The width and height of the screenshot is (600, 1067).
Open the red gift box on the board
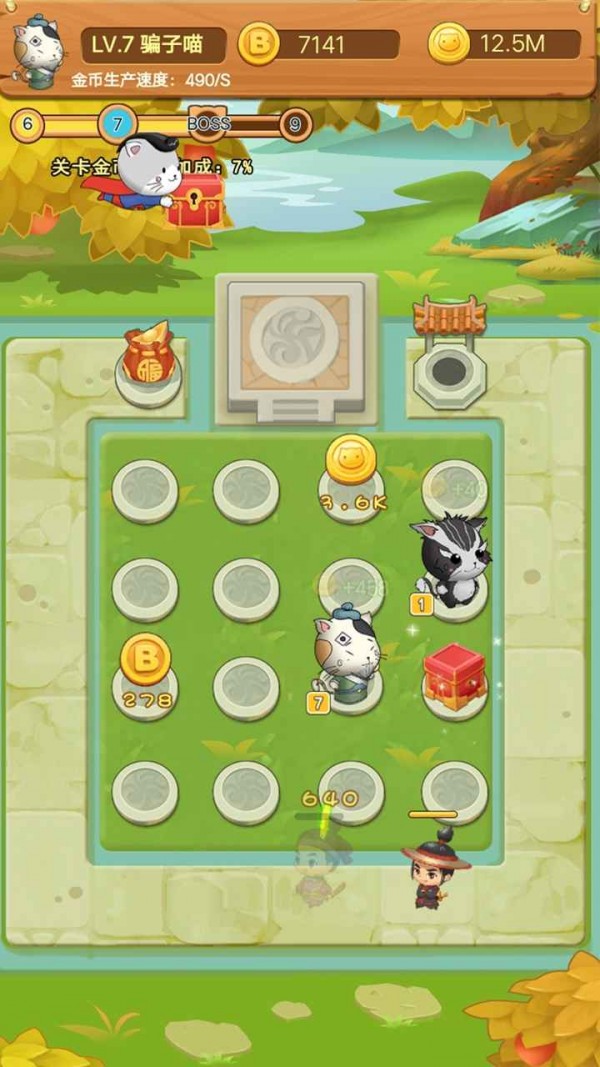454,677
